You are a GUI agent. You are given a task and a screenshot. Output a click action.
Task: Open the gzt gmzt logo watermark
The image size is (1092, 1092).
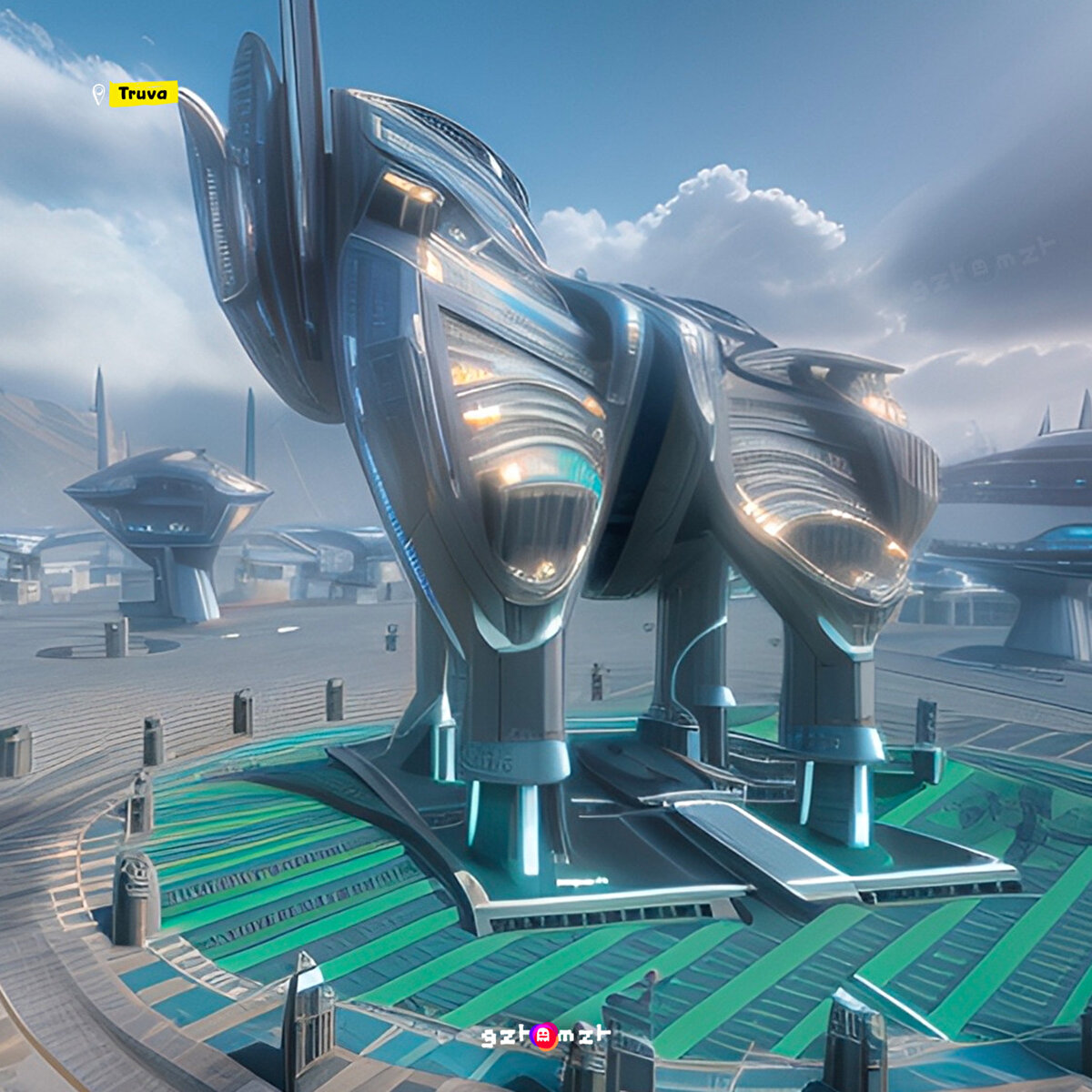coord(545,1036)
